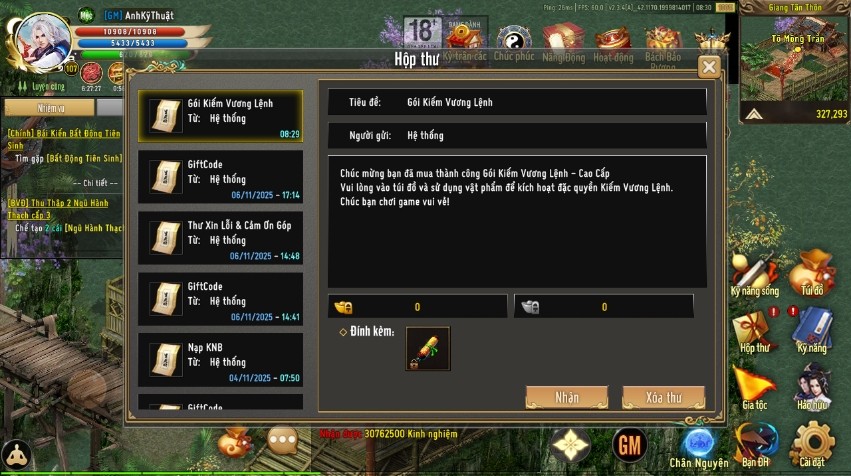Open the Chúc phúc yin-yang menu

coord(513,42)
